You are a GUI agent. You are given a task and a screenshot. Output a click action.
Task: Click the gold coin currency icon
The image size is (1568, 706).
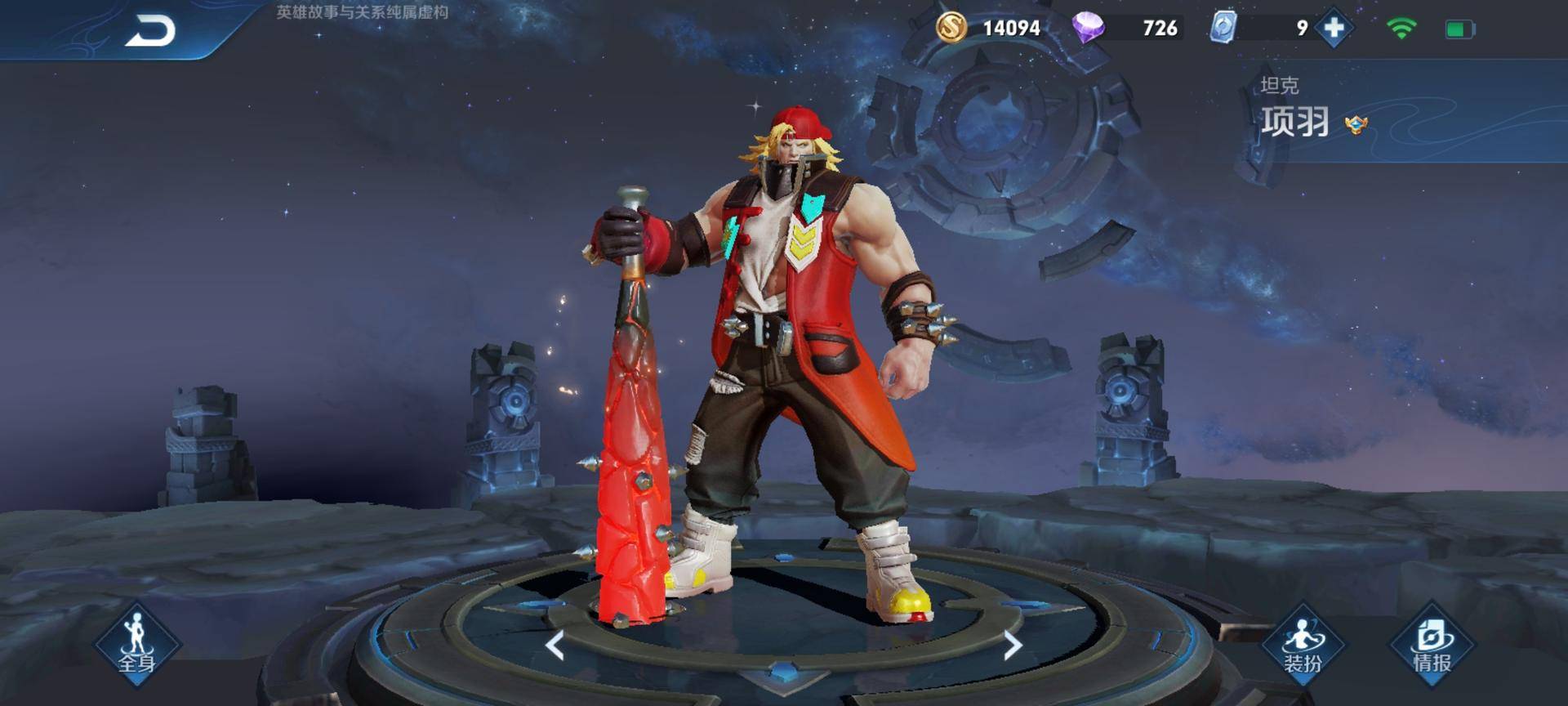951,28
